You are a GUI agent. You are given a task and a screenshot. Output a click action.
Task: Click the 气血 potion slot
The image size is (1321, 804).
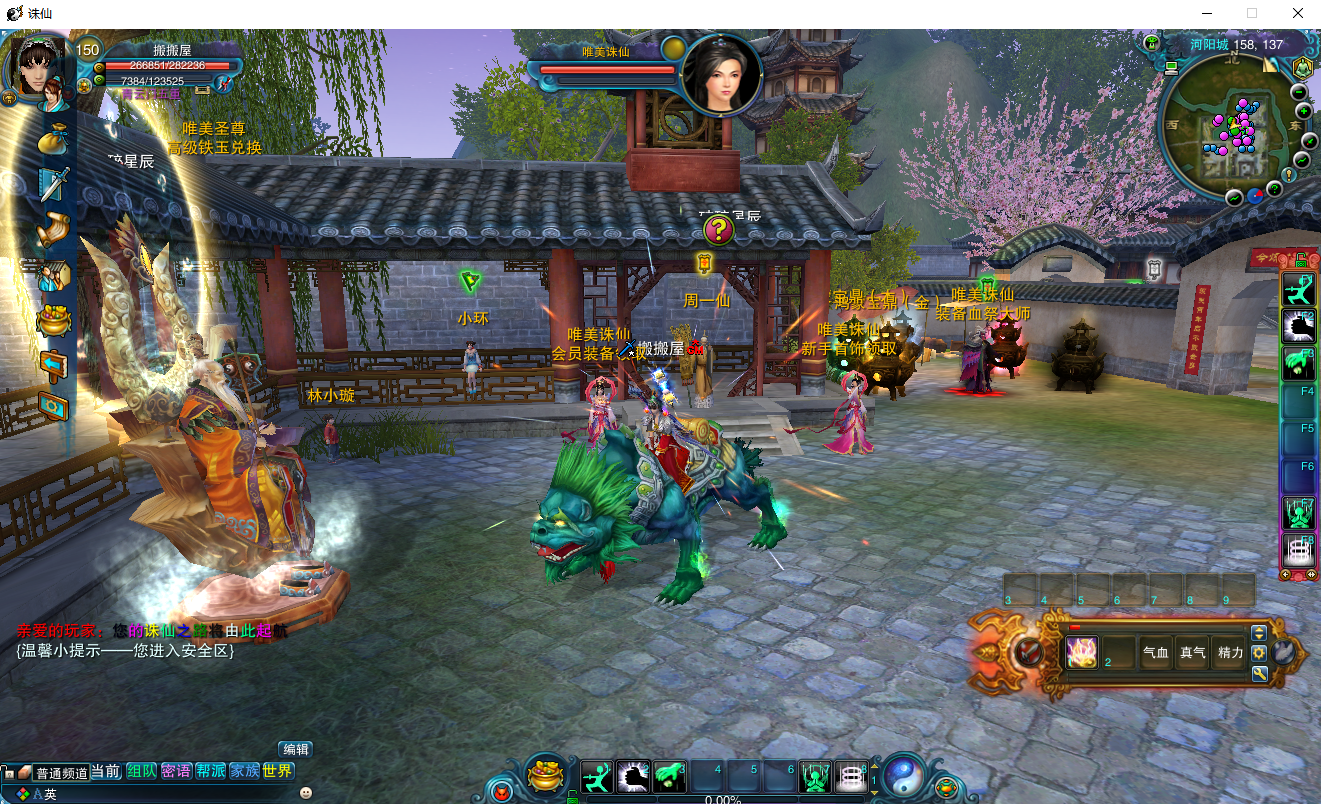click(1155, 653)
